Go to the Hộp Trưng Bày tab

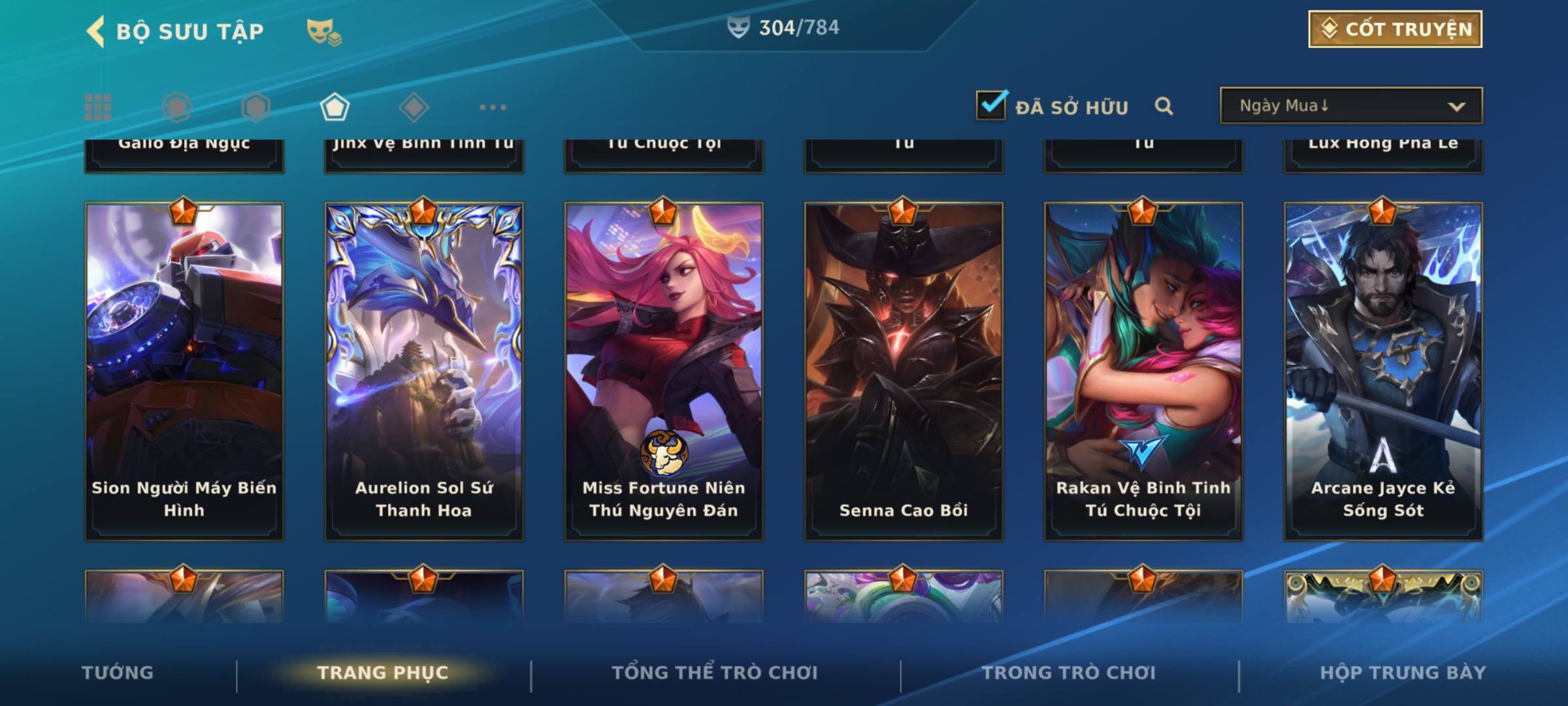tap(1403, 673)
